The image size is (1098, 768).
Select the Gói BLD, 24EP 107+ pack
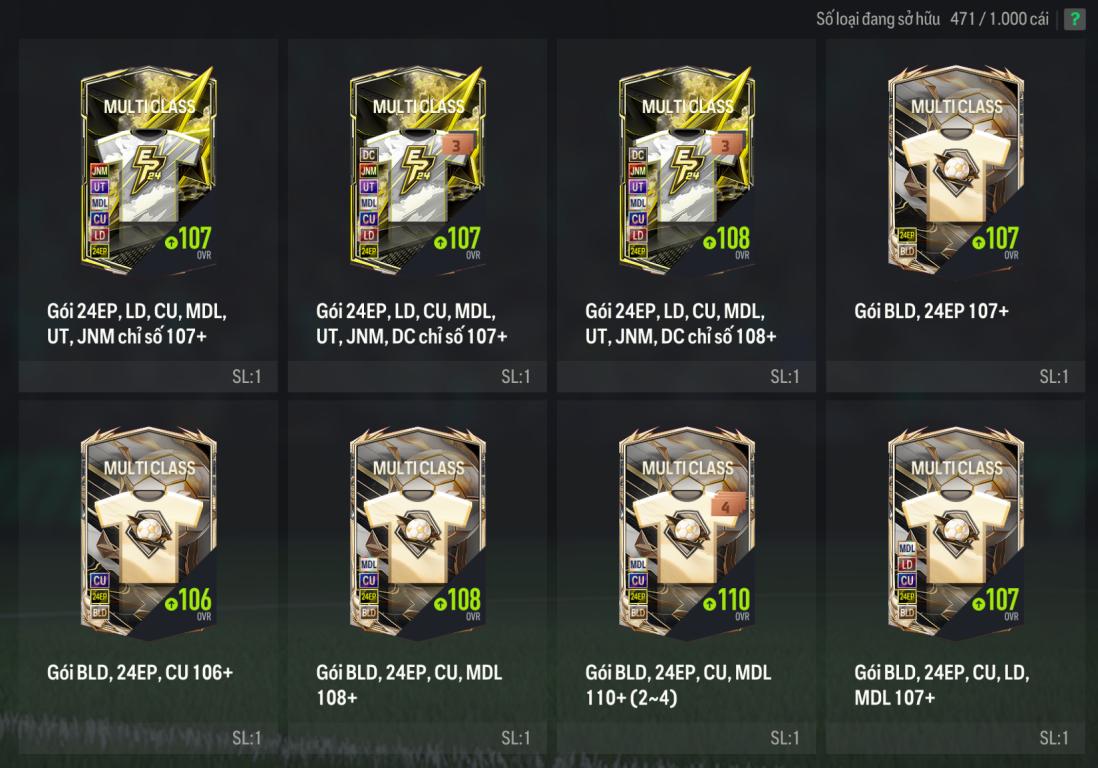tap(955, 170)
